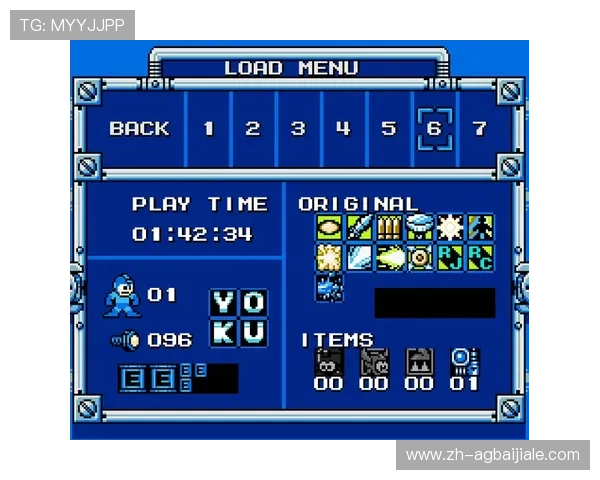Click the blue water splash weapon icon

329,287
